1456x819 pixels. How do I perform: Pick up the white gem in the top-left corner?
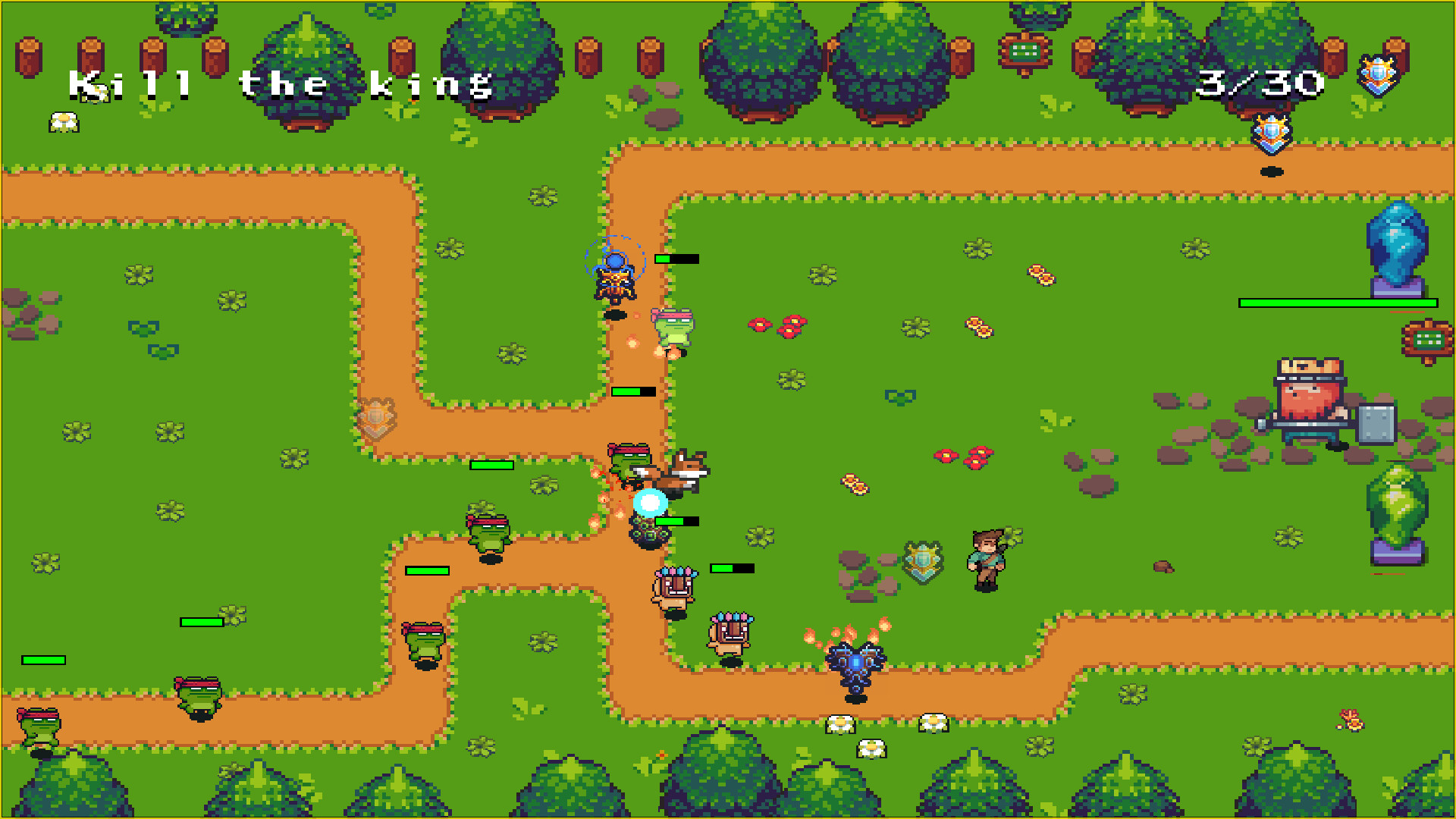pyautogui.click(x=63, y=120)
